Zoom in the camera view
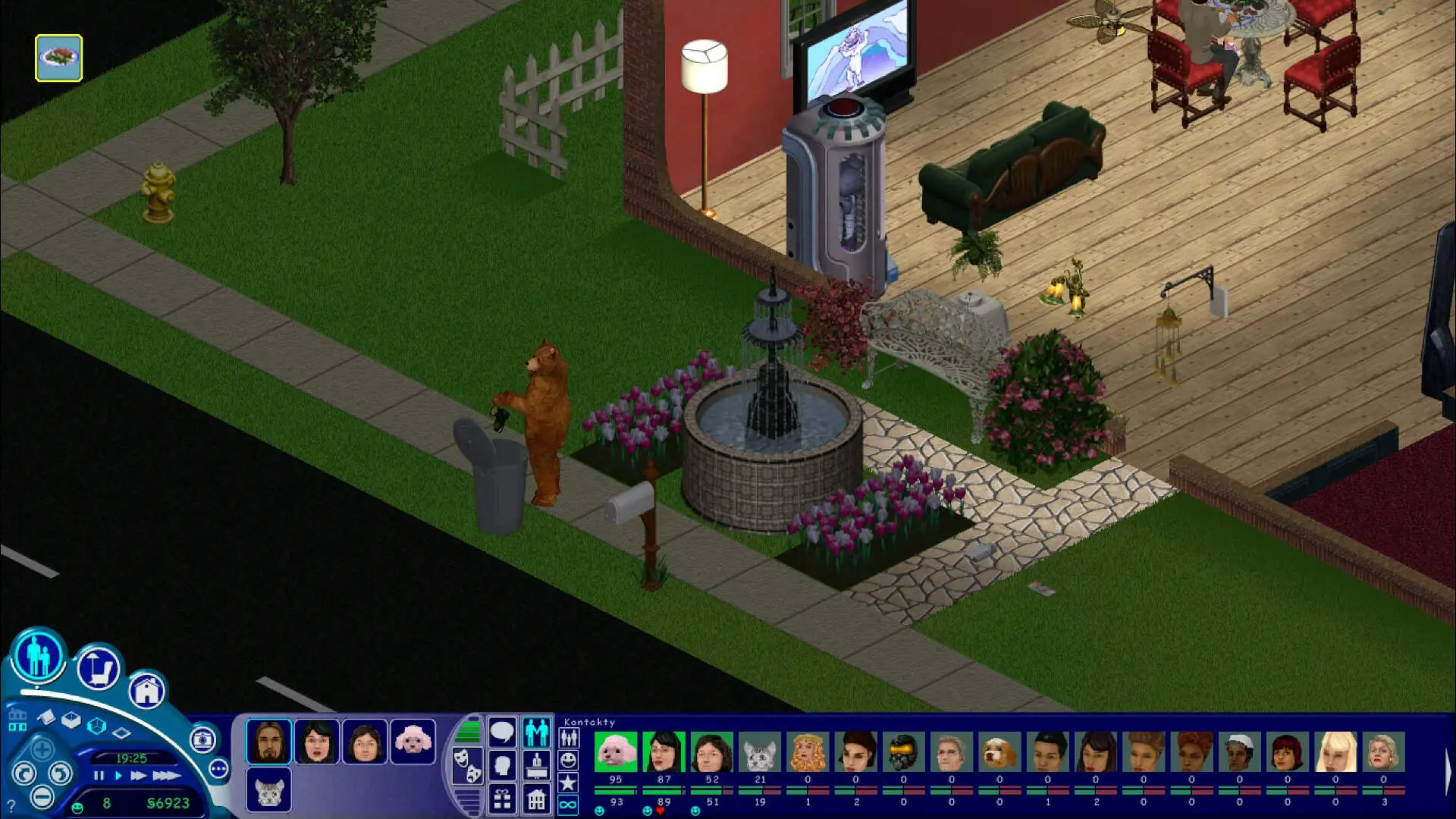 pyautogui.click(x=42, y=750)
